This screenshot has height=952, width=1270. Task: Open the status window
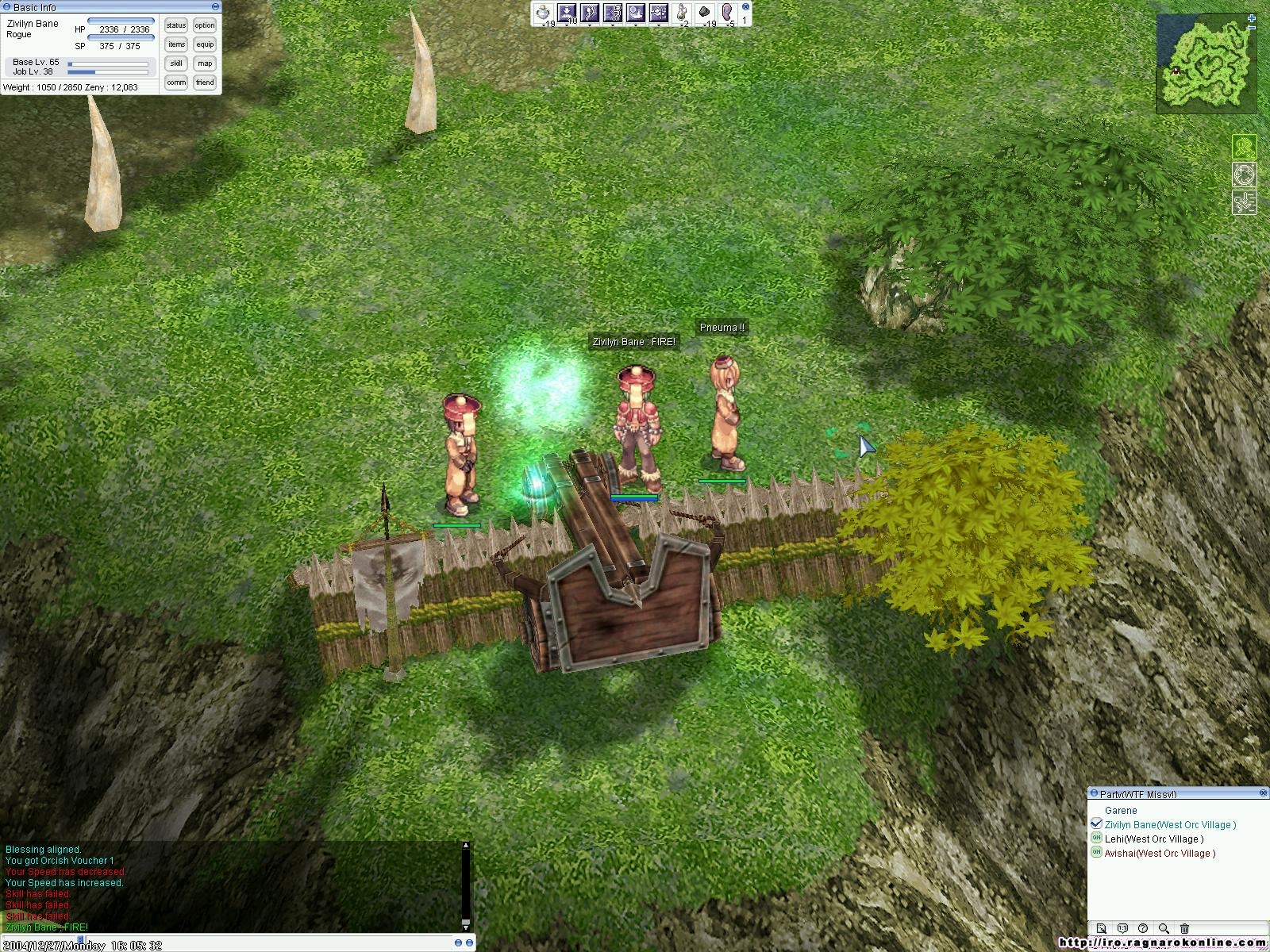point(176,25)
